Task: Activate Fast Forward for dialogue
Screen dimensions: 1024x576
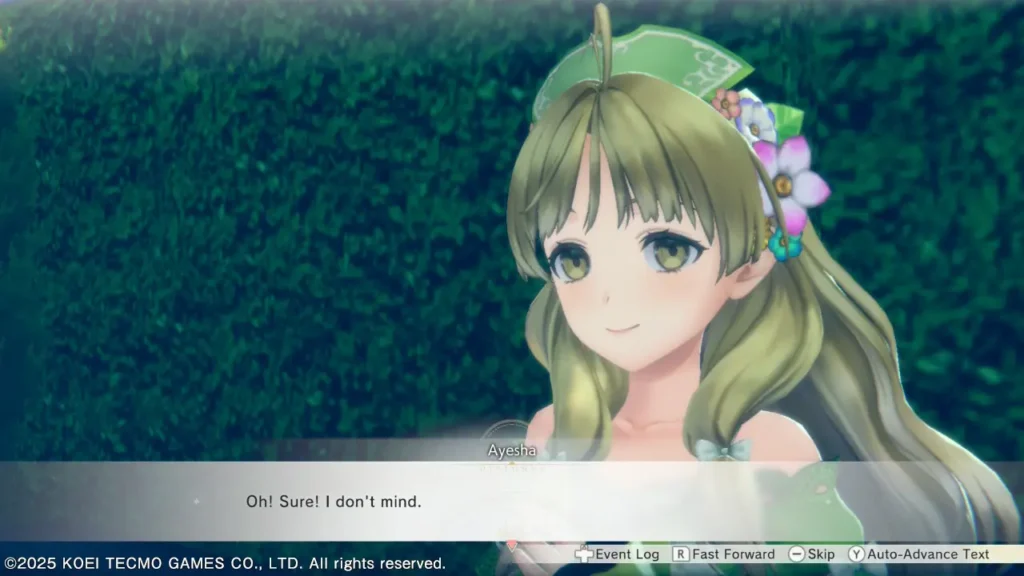Action: (x=724, y=554)
